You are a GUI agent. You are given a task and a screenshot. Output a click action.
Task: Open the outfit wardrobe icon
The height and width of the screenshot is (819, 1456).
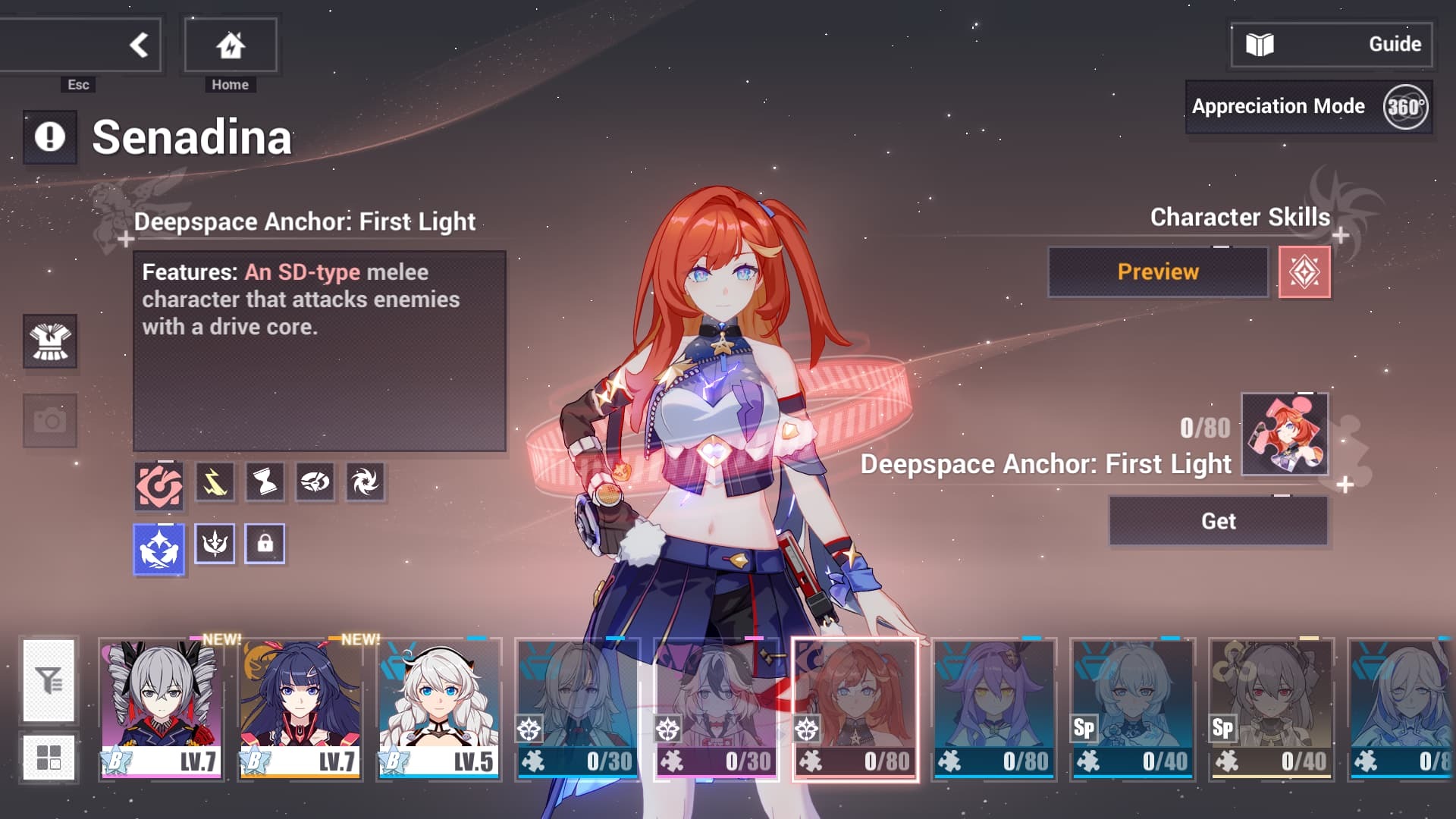click(x=50, y=341)
